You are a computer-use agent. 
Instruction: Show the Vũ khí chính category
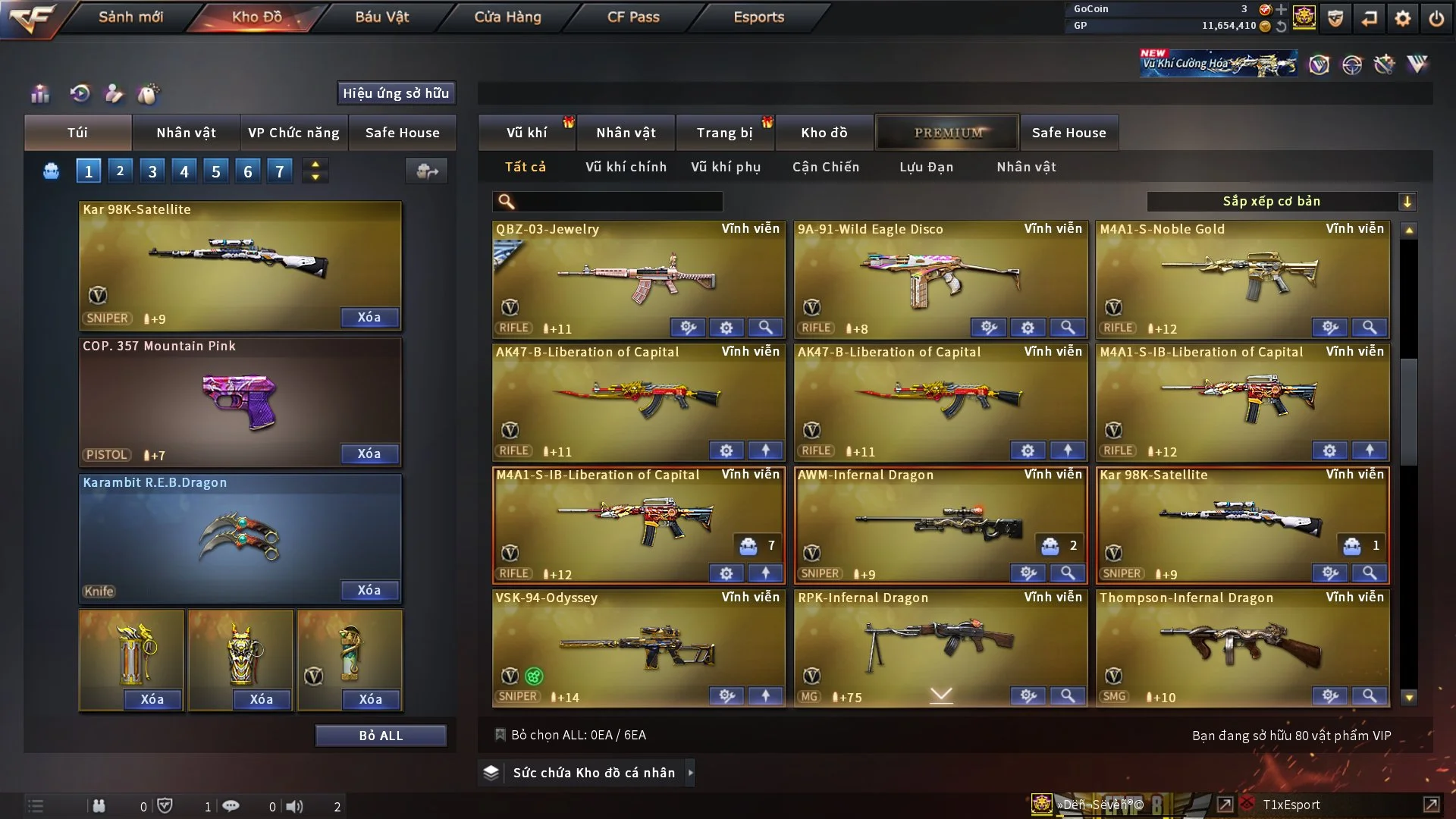click(626, 167)
